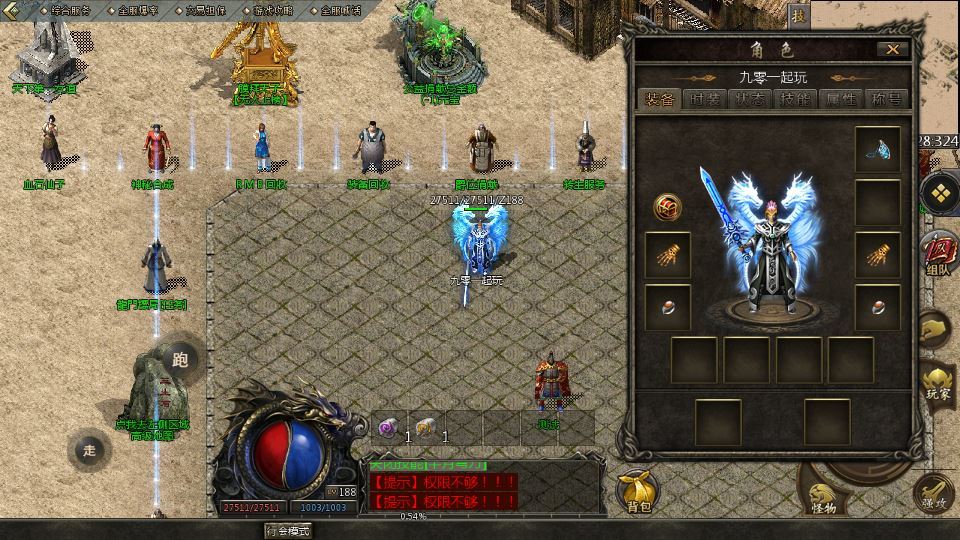
Task: Show the 技能 skills tab
Action: [x=795, y=99]
